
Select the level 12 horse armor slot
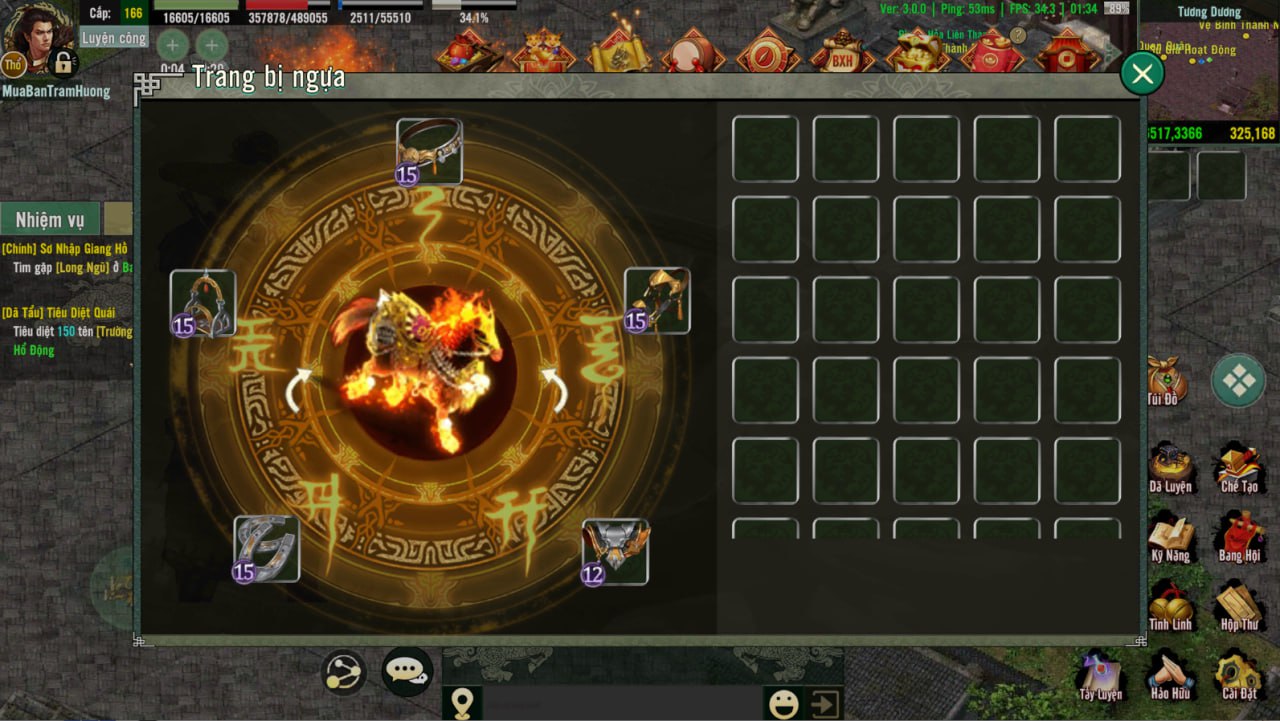click(615, 551)
